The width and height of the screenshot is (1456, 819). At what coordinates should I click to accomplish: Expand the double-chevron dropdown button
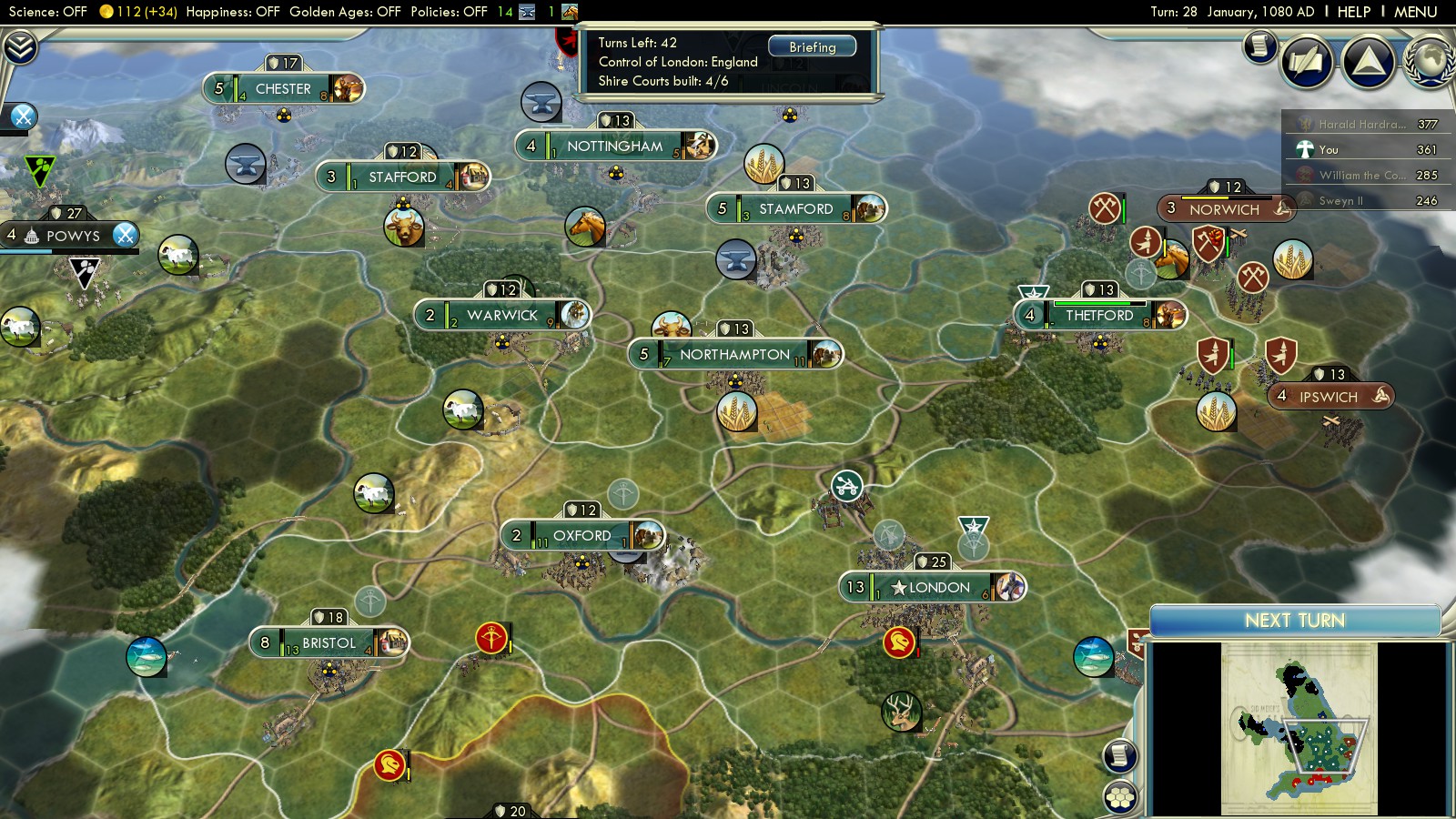click(20, 46)
